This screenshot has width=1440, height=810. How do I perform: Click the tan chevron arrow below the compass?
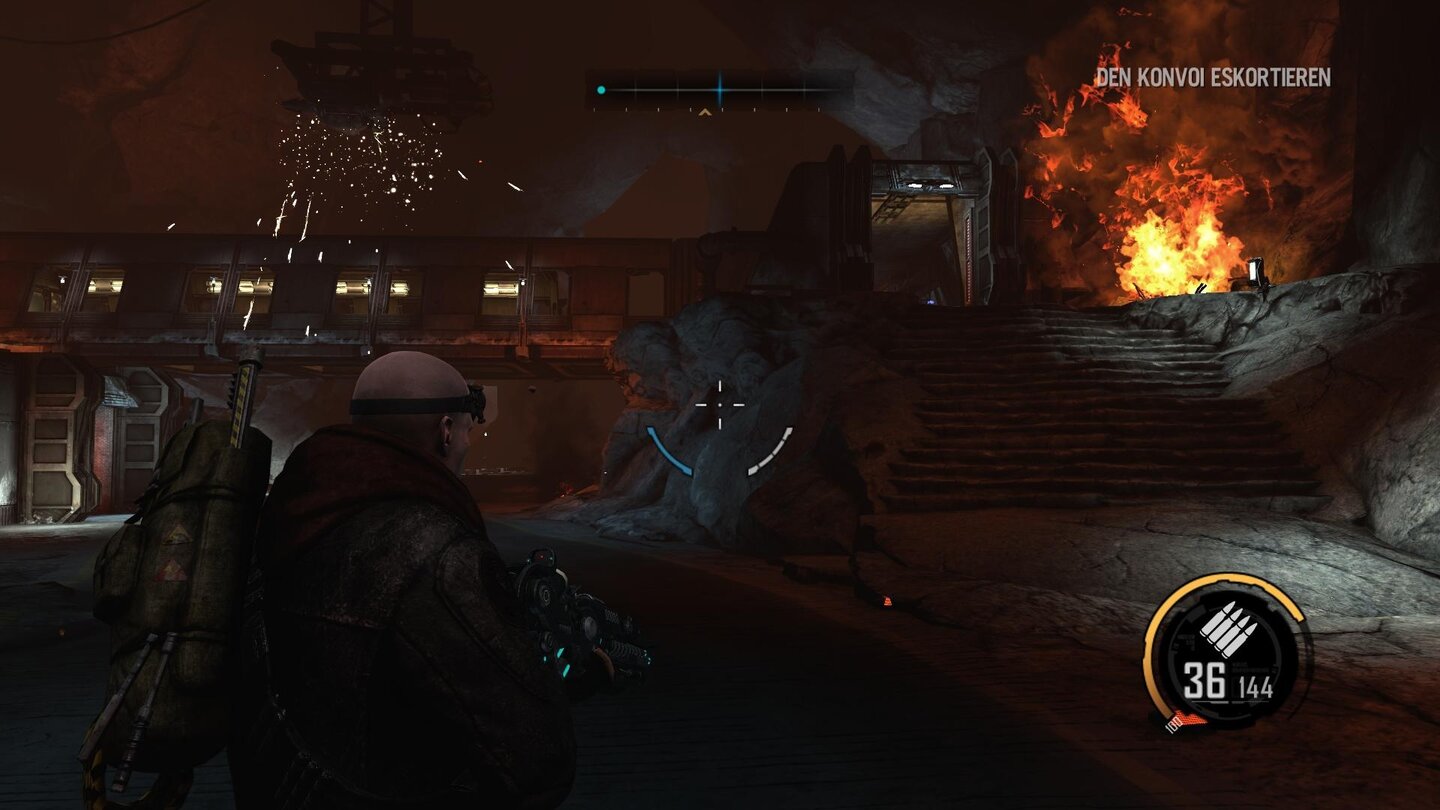(x=703, y=113)
